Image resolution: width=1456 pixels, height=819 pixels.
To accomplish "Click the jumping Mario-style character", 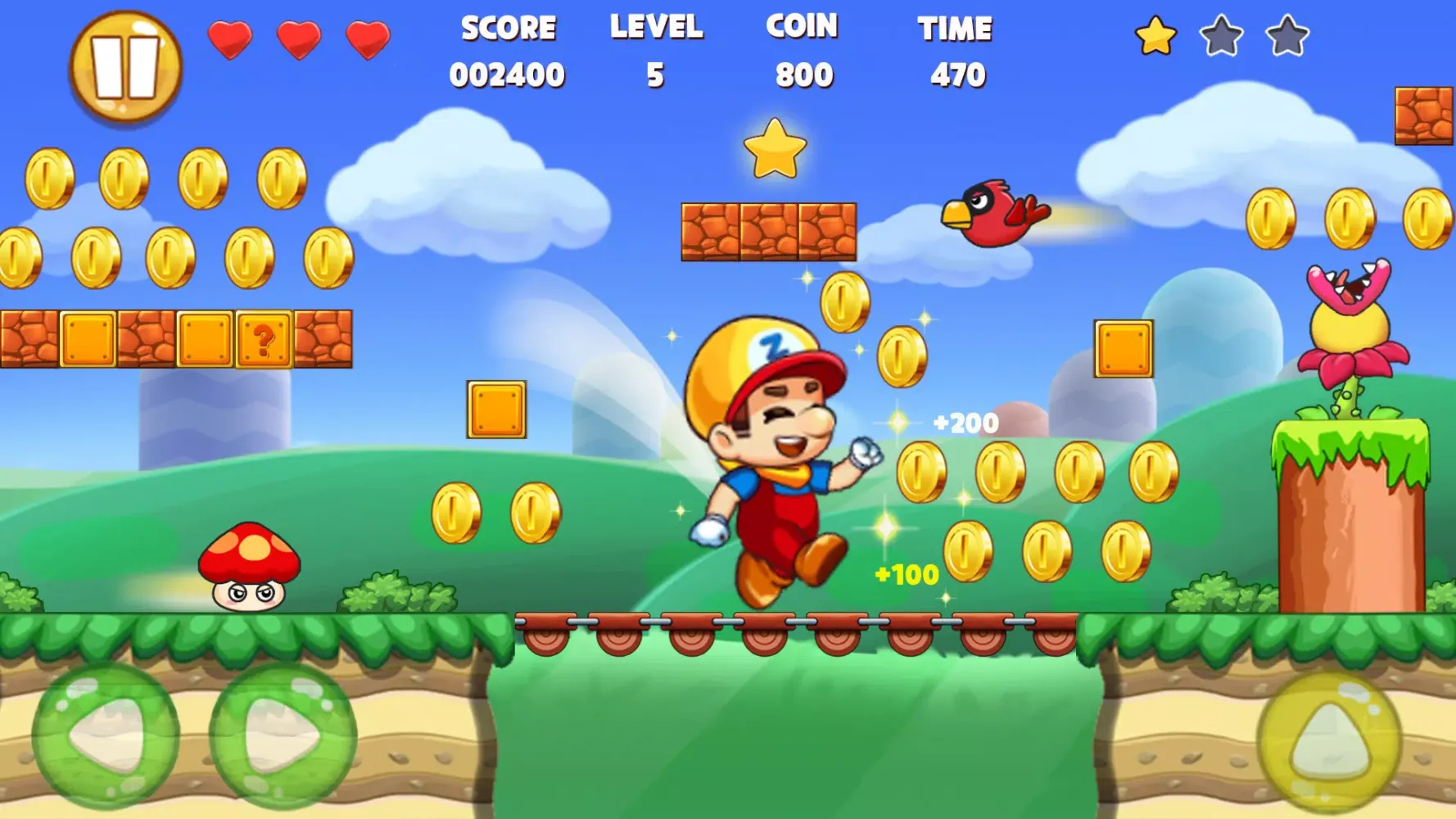I will pos(778,459).
